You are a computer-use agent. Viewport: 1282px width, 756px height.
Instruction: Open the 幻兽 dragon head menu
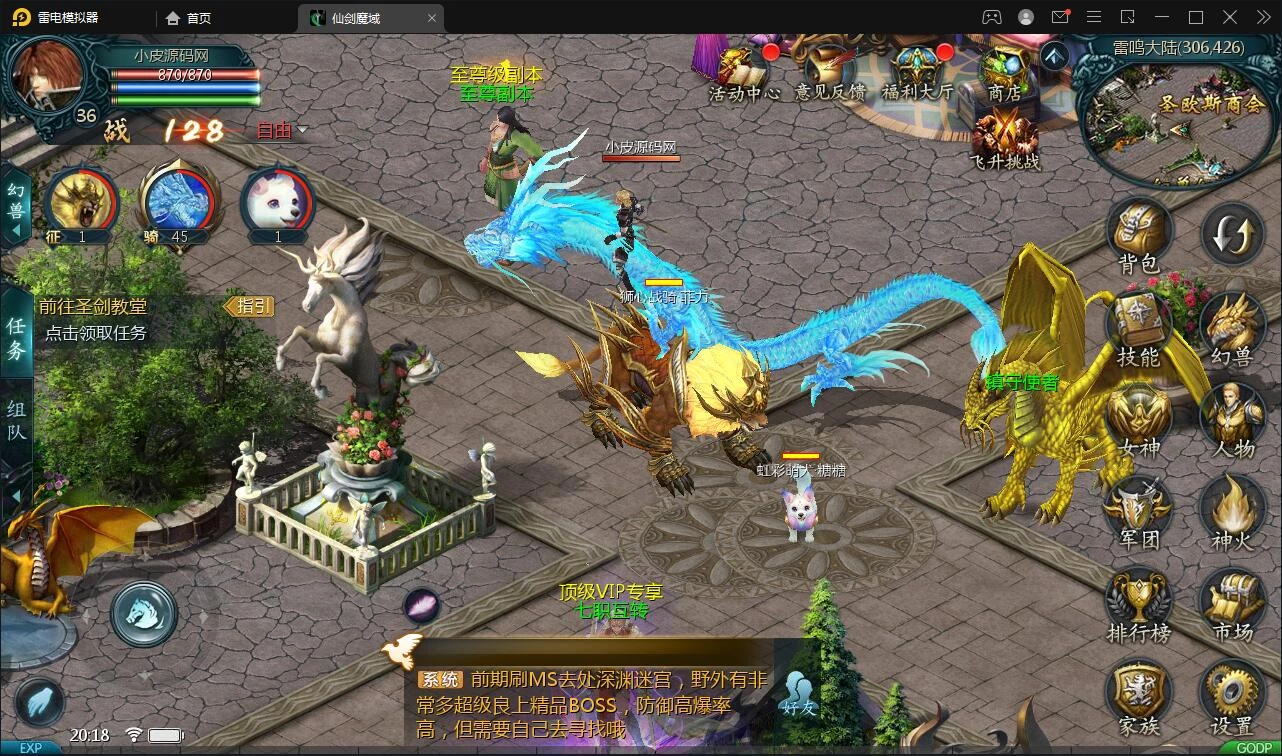[x=1232, y=326]
